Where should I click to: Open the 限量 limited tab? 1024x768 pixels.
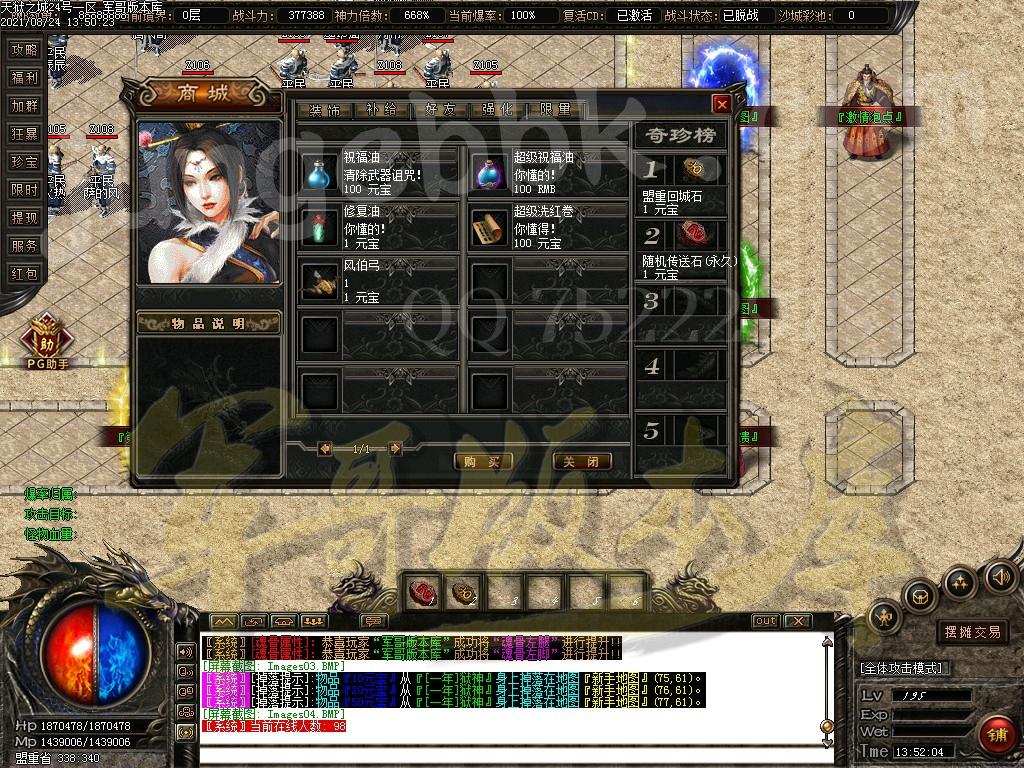click(x=556, y=110)
